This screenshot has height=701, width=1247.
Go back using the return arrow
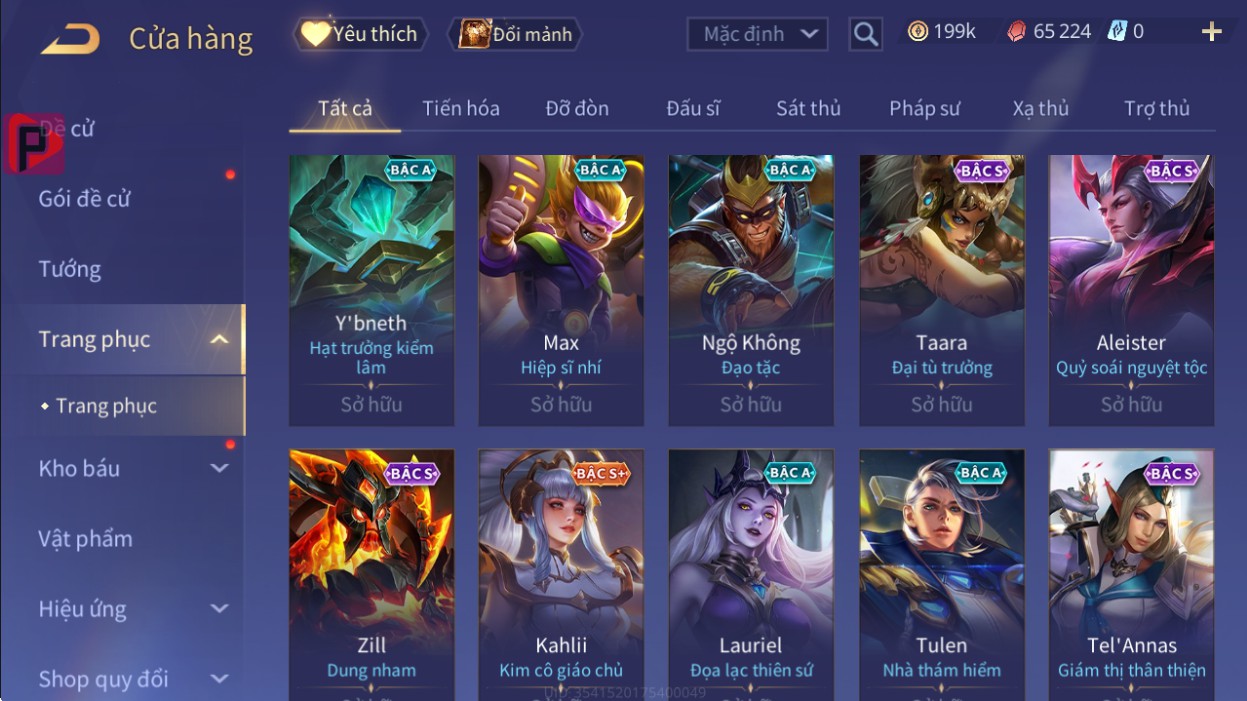70,39
